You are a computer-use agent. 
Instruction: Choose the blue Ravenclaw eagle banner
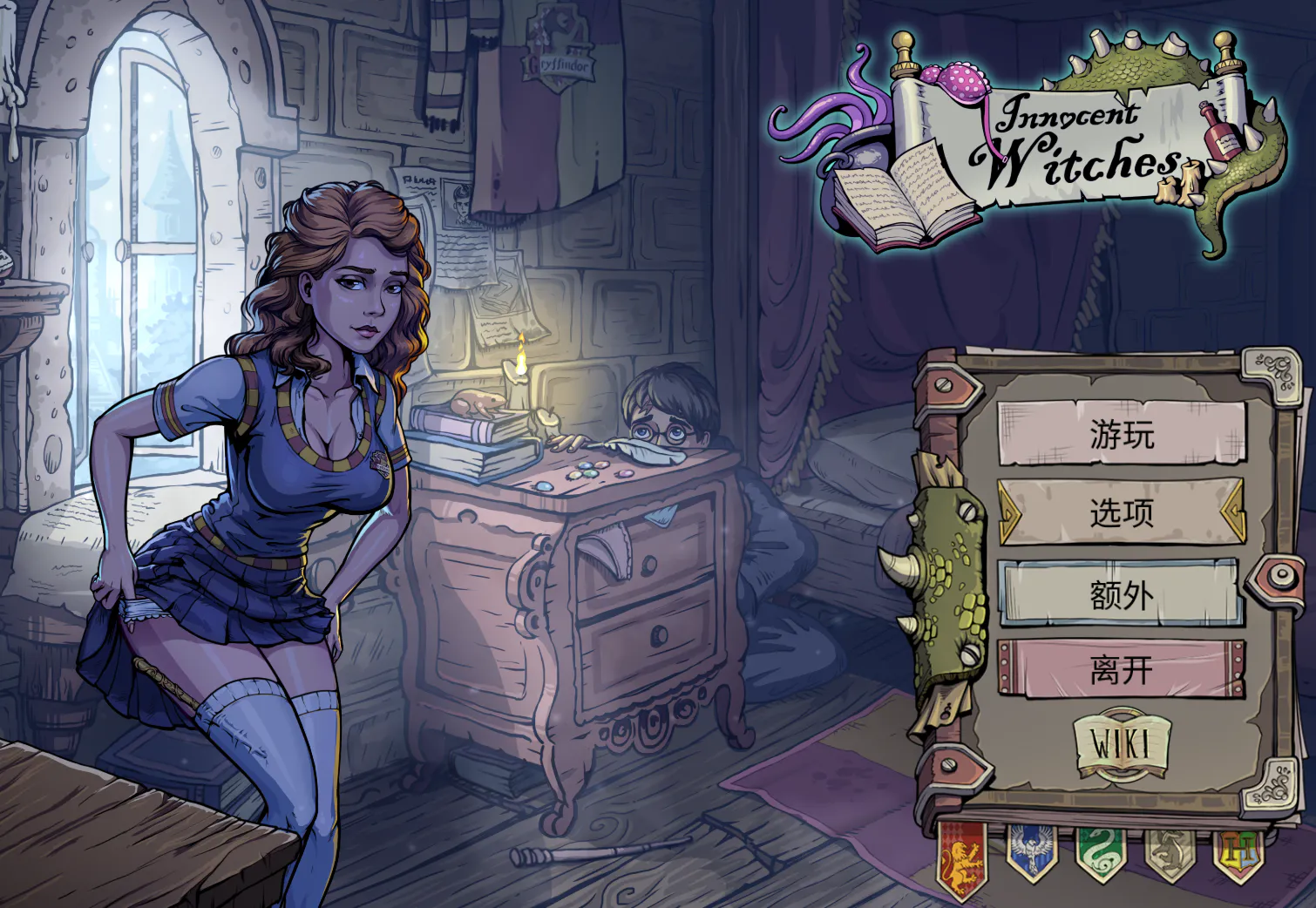tap(1031, 851)
